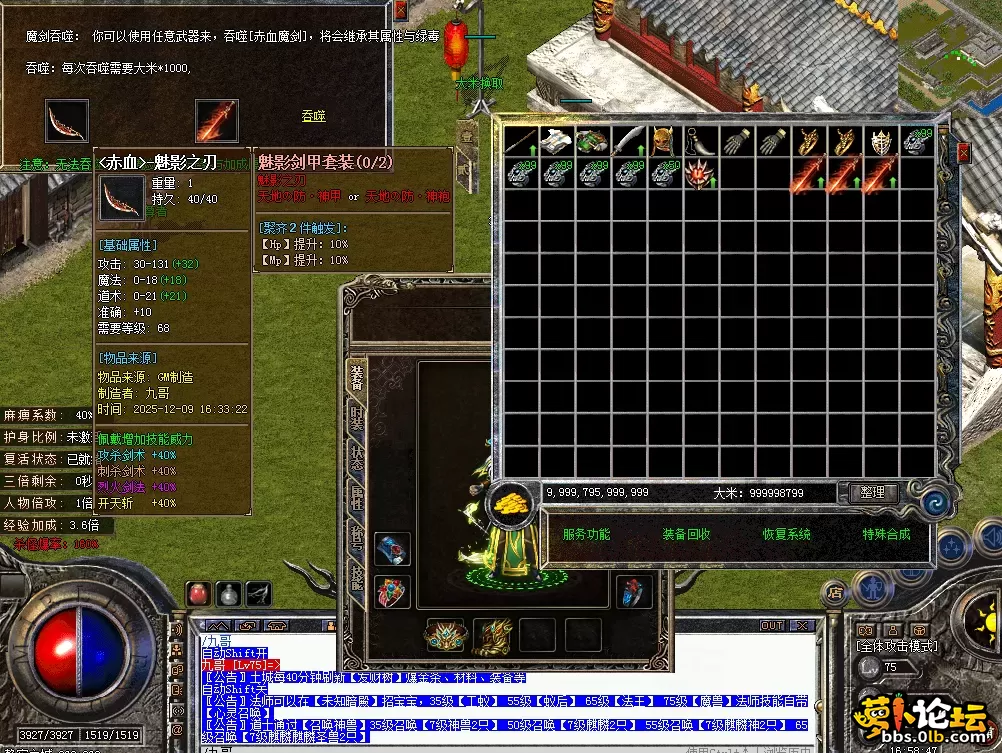Pick the curved saber in the bag
The image size is (1002, 753).
point(628,142)
